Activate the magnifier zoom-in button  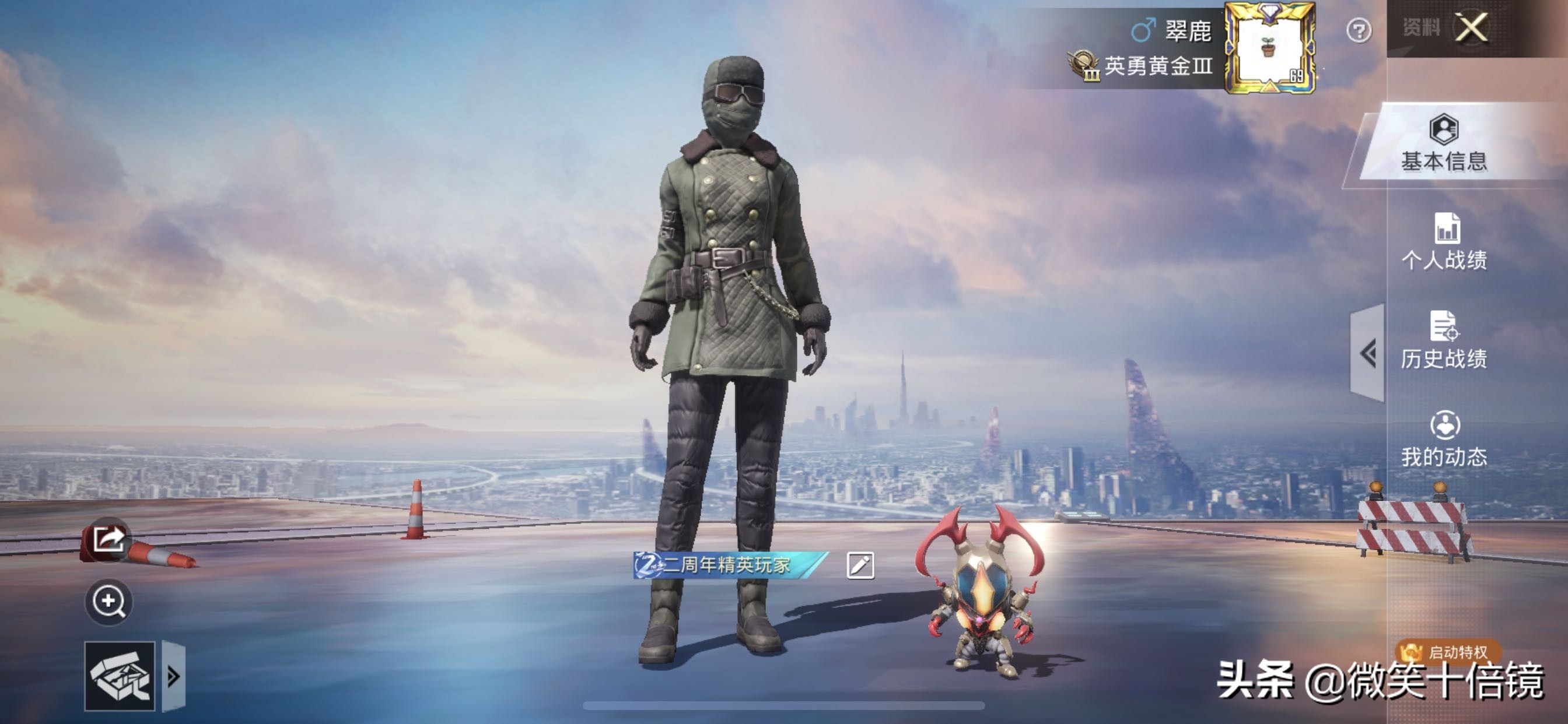(108, 602)
